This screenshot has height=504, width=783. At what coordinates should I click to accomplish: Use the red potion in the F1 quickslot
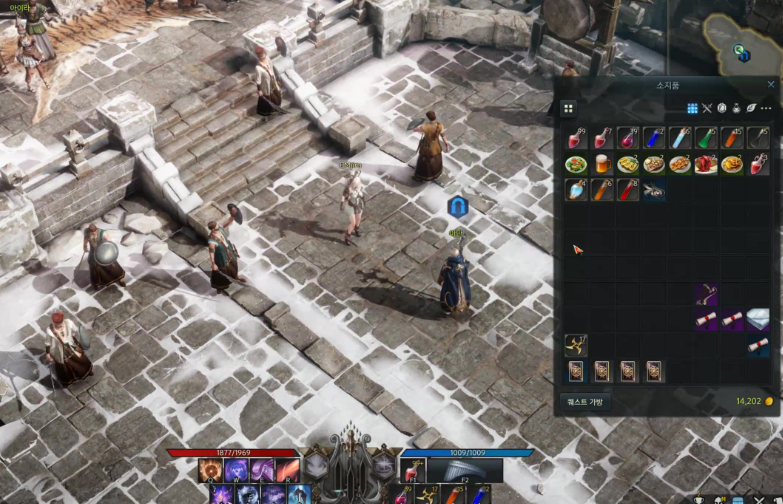point(411,472)
